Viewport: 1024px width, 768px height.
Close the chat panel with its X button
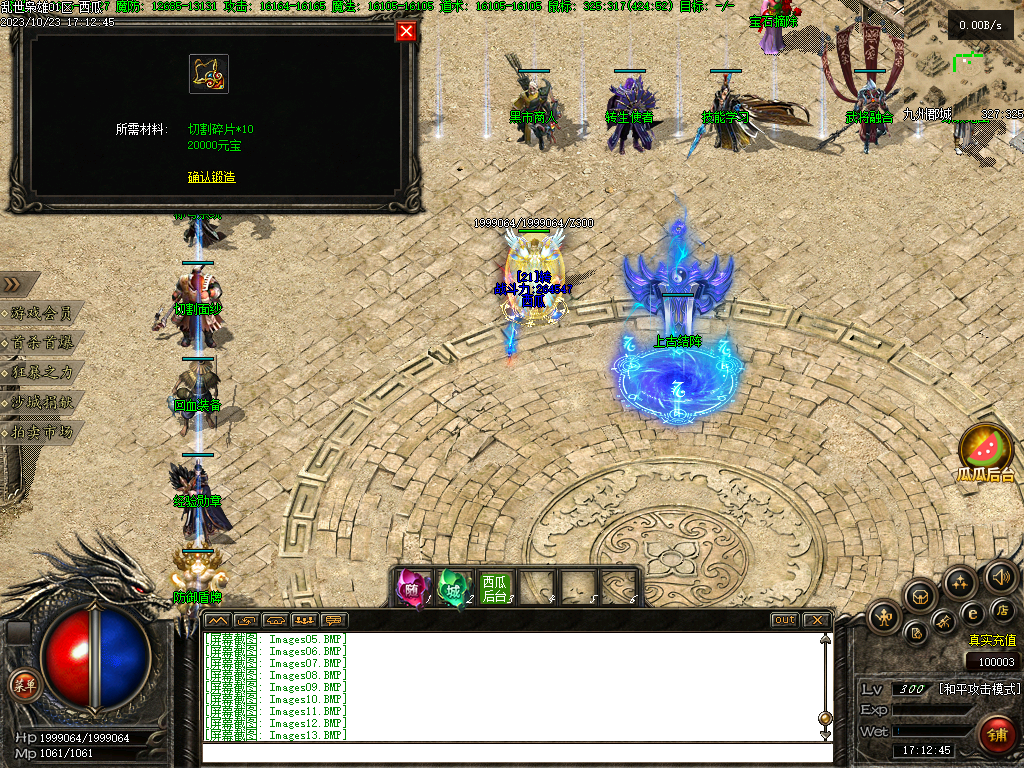(x=816, y=620)
